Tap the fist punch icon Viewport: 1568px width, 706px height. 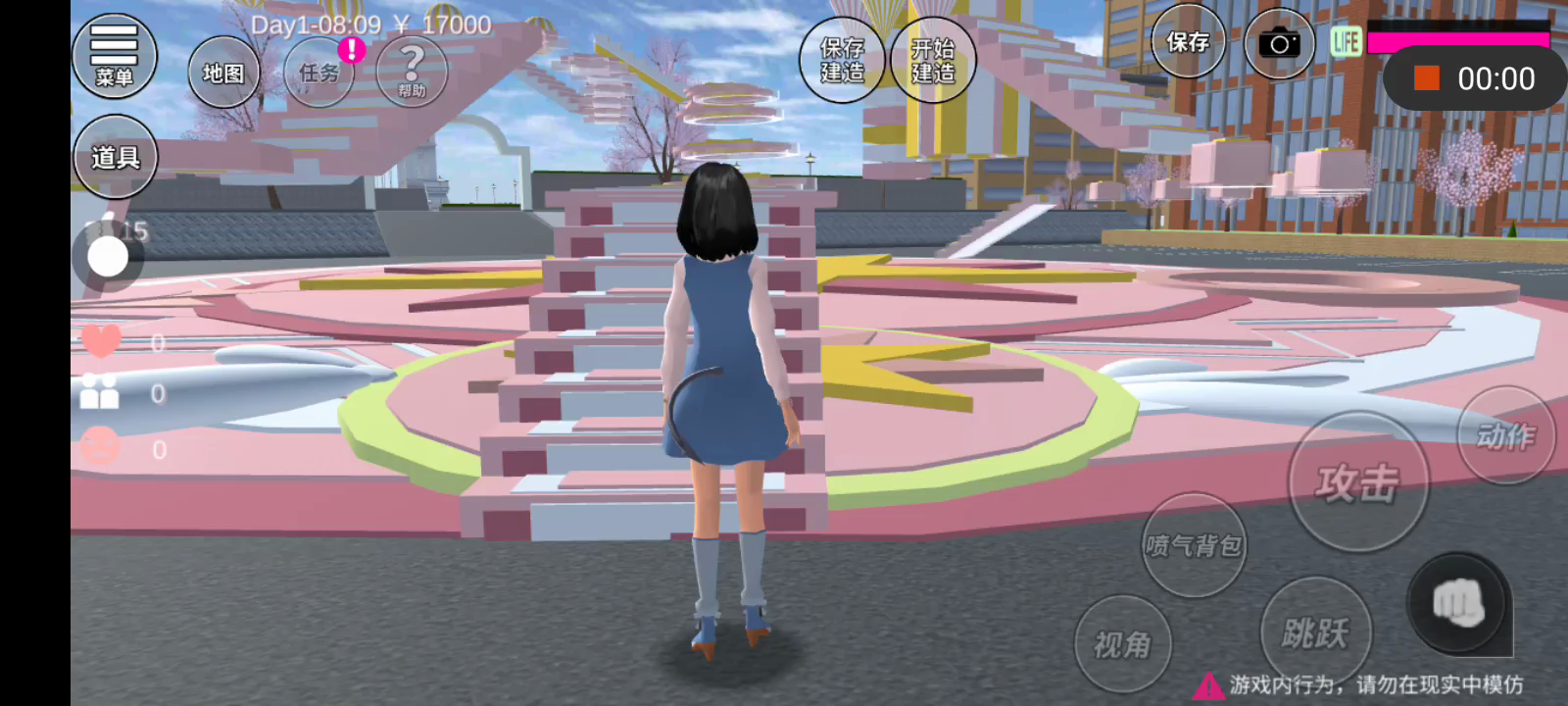1457,603
